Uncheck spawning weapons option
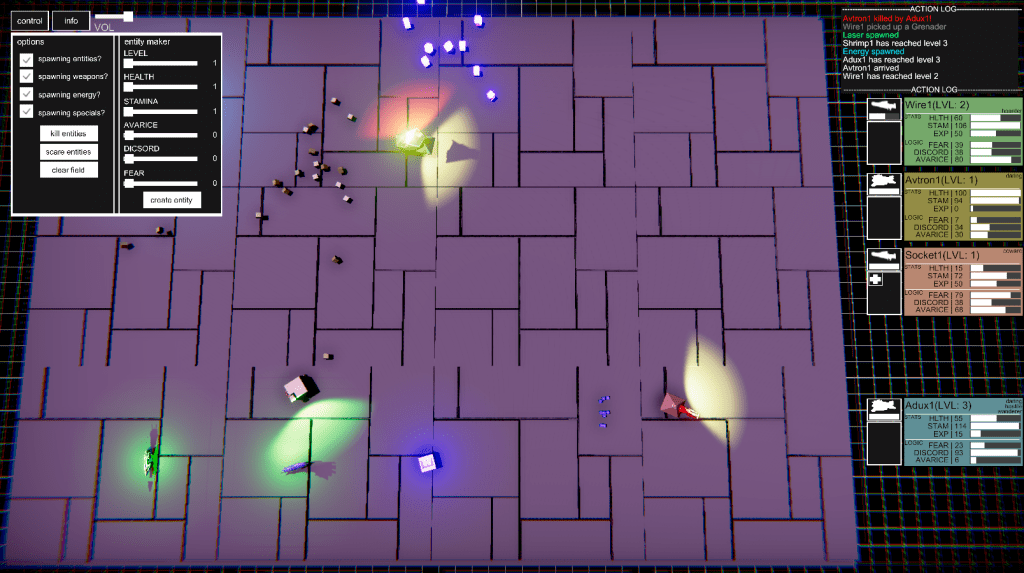 (x=27, y=77)
